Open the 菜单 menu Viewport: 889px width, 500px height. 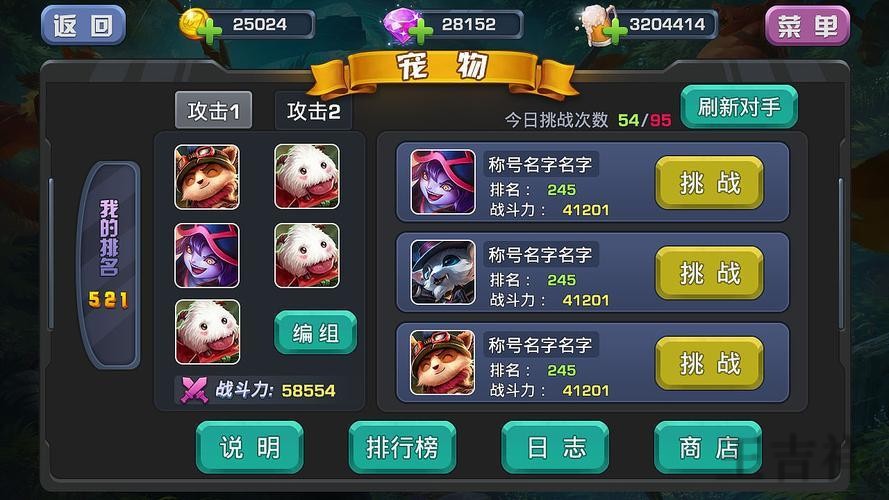click(807, 26)
